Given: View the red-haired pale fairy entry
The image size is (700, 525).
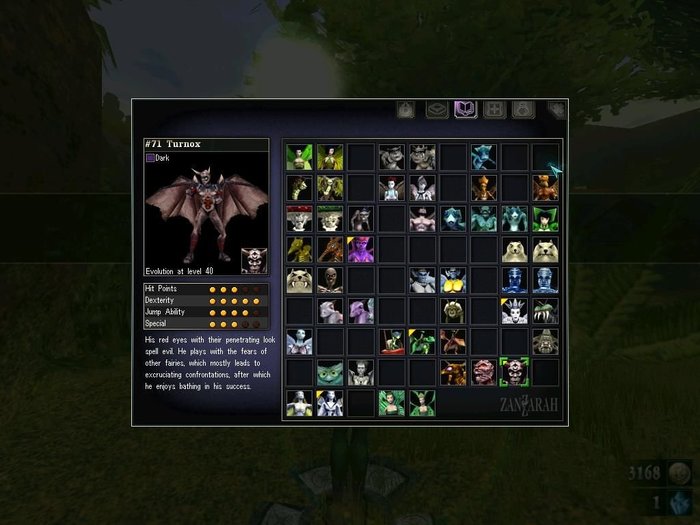Looking at the screenshot, I should point(391,187).
